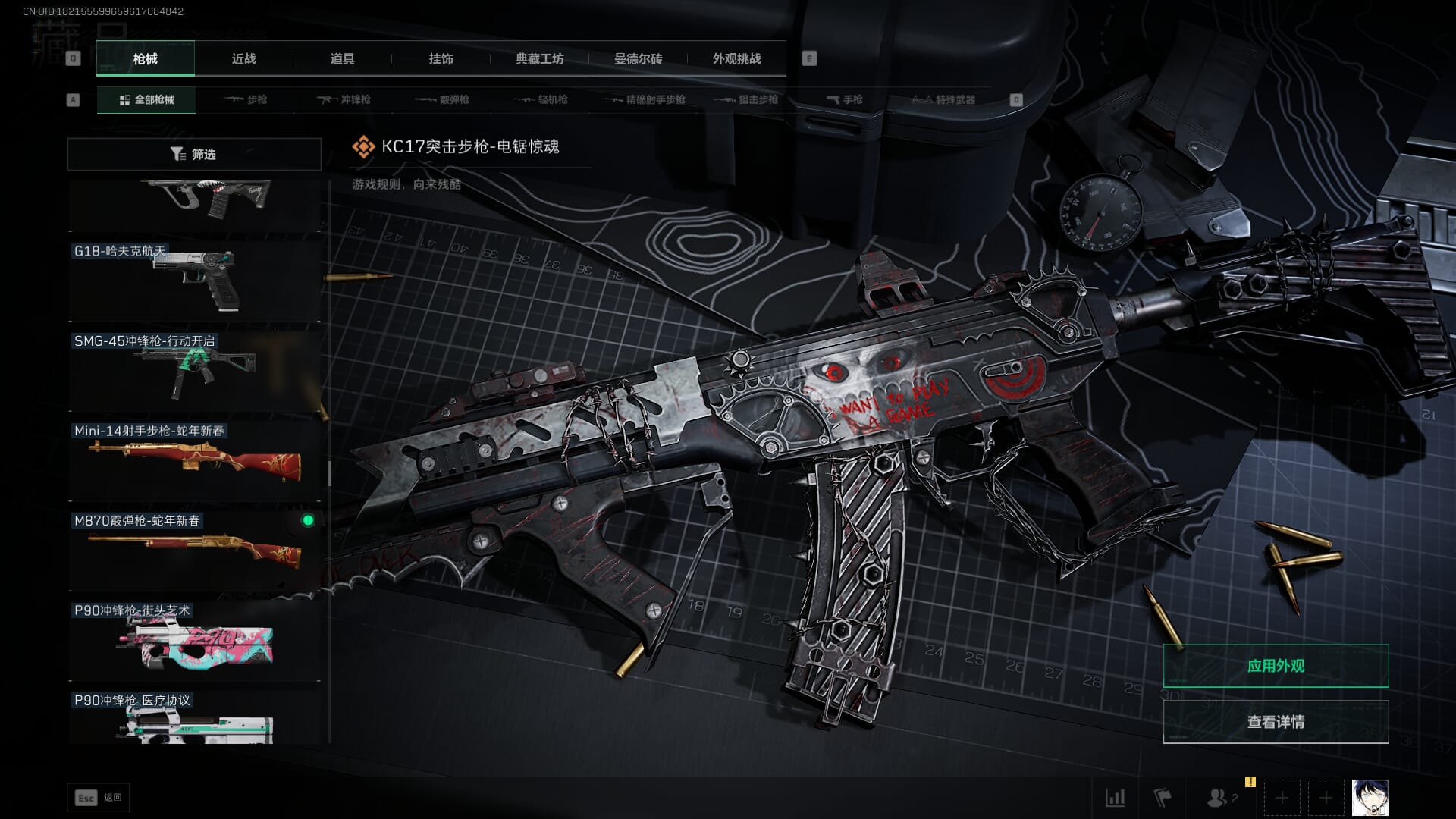Apply the skin with 应用外观 button
The height and width of the screenshot is (819, 1456).
[1276, 666]
